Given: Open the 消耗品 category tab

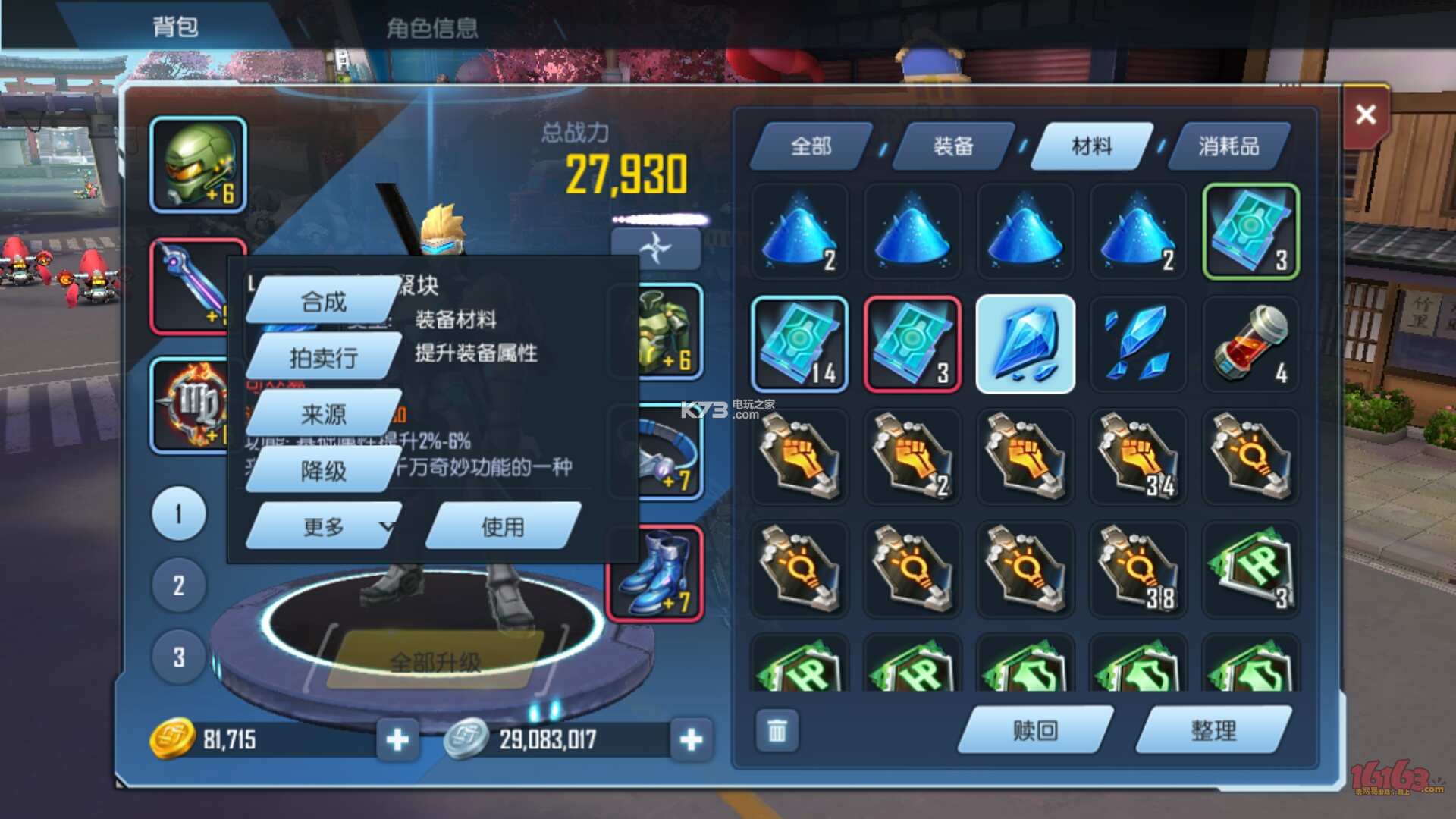Looking at the screenshot, I should (1228, 146).
